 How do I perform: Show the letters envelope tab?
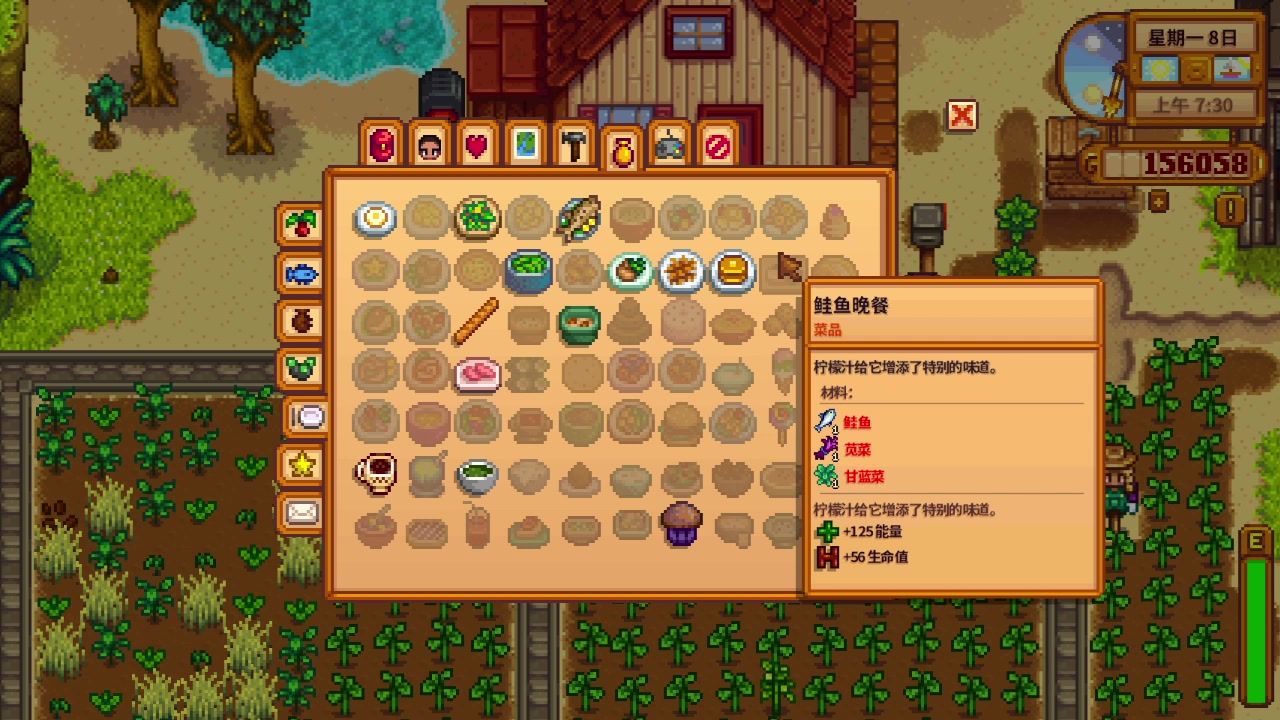coord(301,513)
